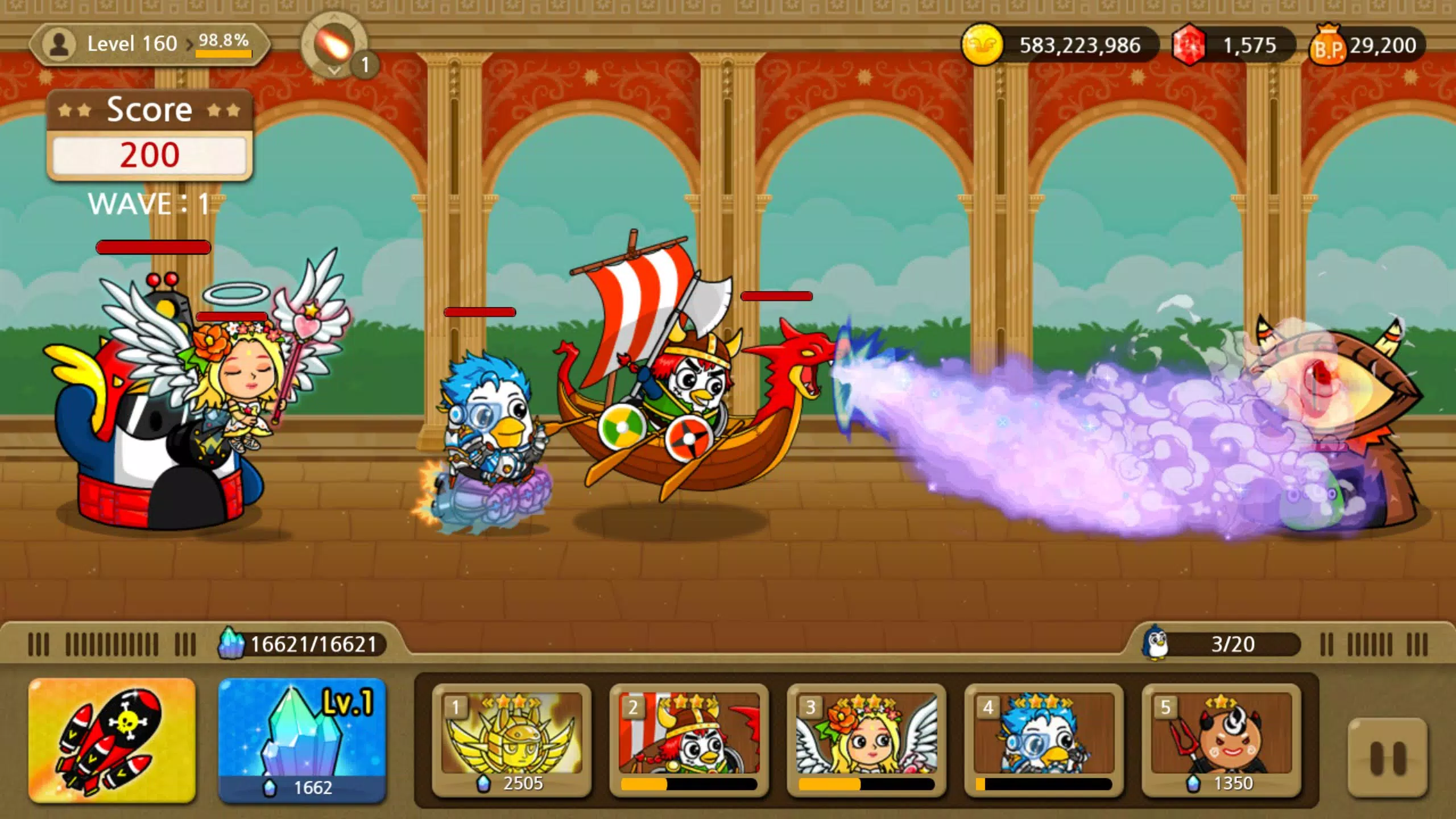The image size is (1456, 819).
Task: Select the Viking penguin unit card
Action: click(x=689, y=740)
